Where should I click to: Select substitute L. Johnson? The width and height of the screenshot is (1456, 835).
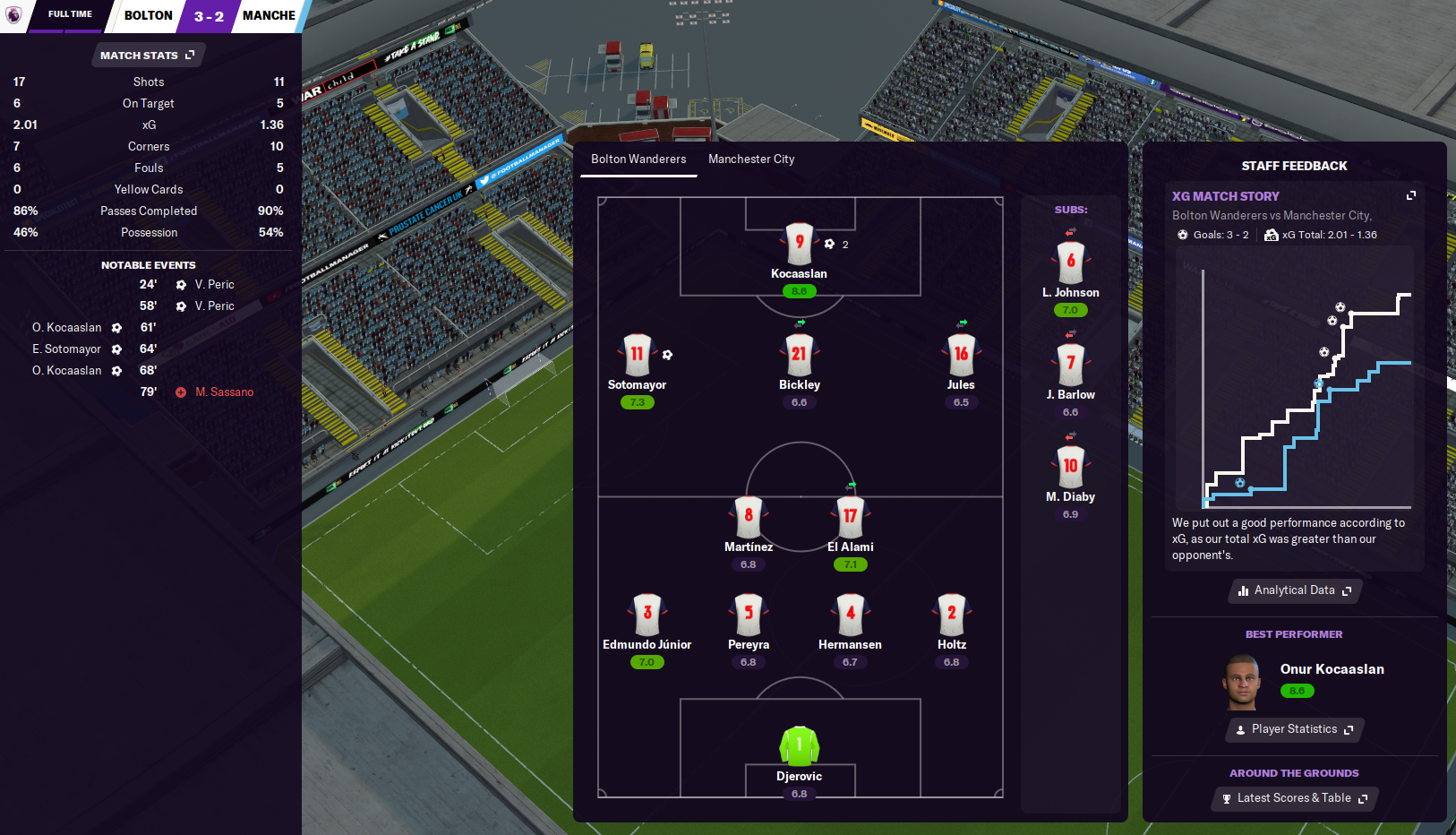[x=1070, y=263]
